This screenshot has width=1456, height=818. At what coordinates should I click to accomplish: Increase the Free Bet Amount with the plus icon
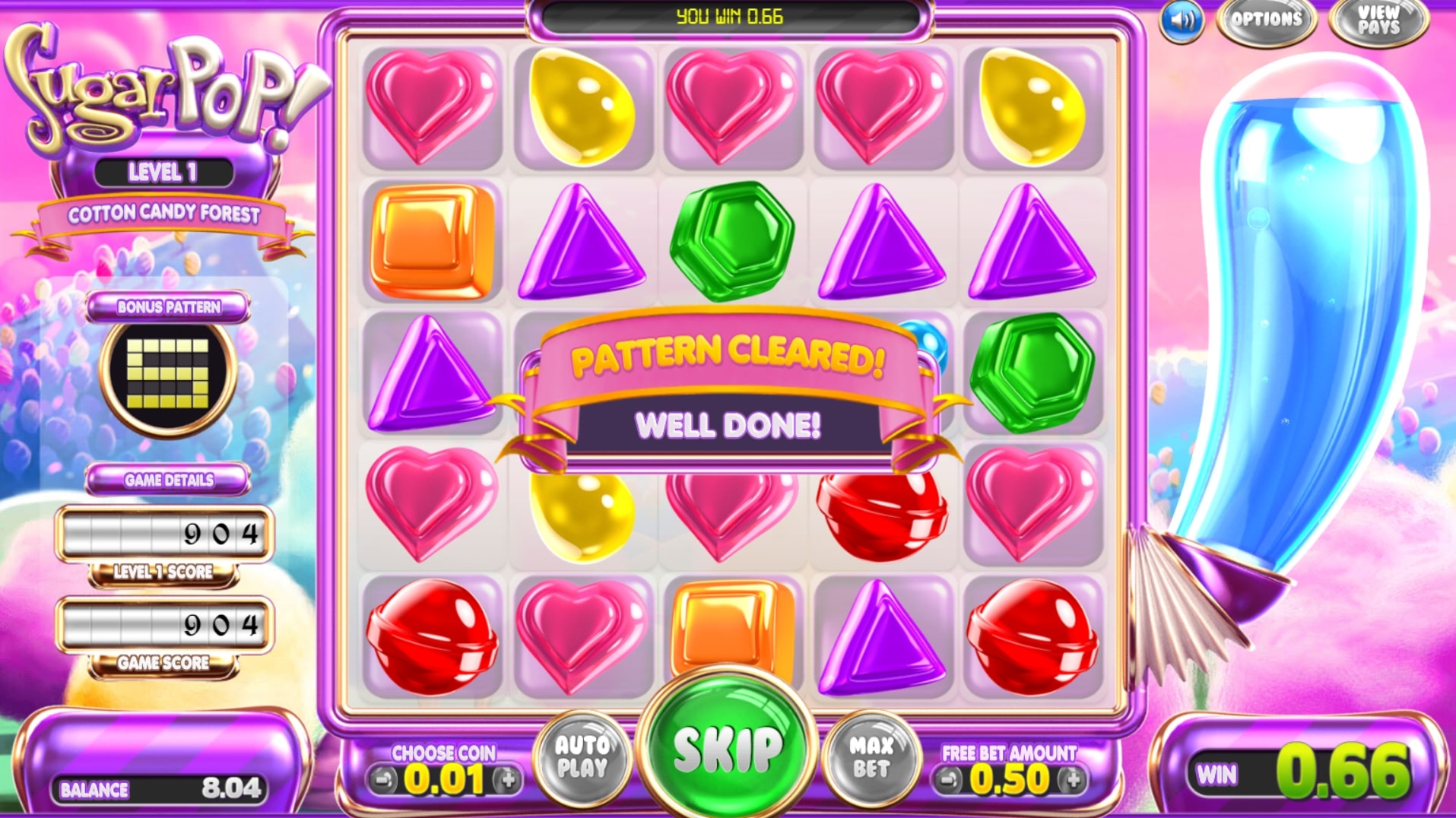[x=1073, y=778]
